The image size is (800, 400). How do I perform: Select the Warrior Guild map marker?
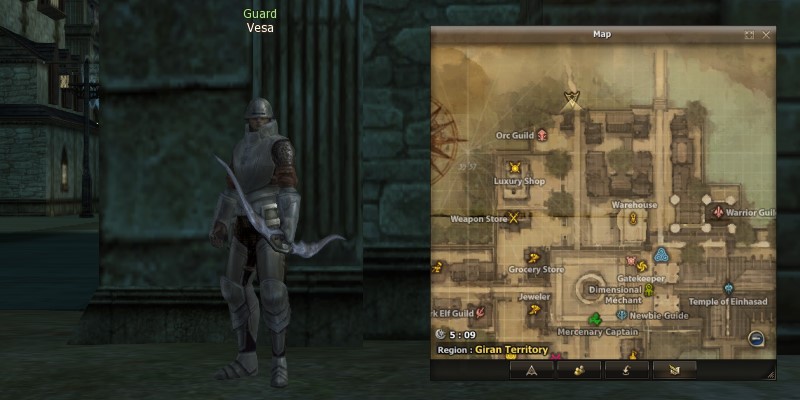pos(717,213)
